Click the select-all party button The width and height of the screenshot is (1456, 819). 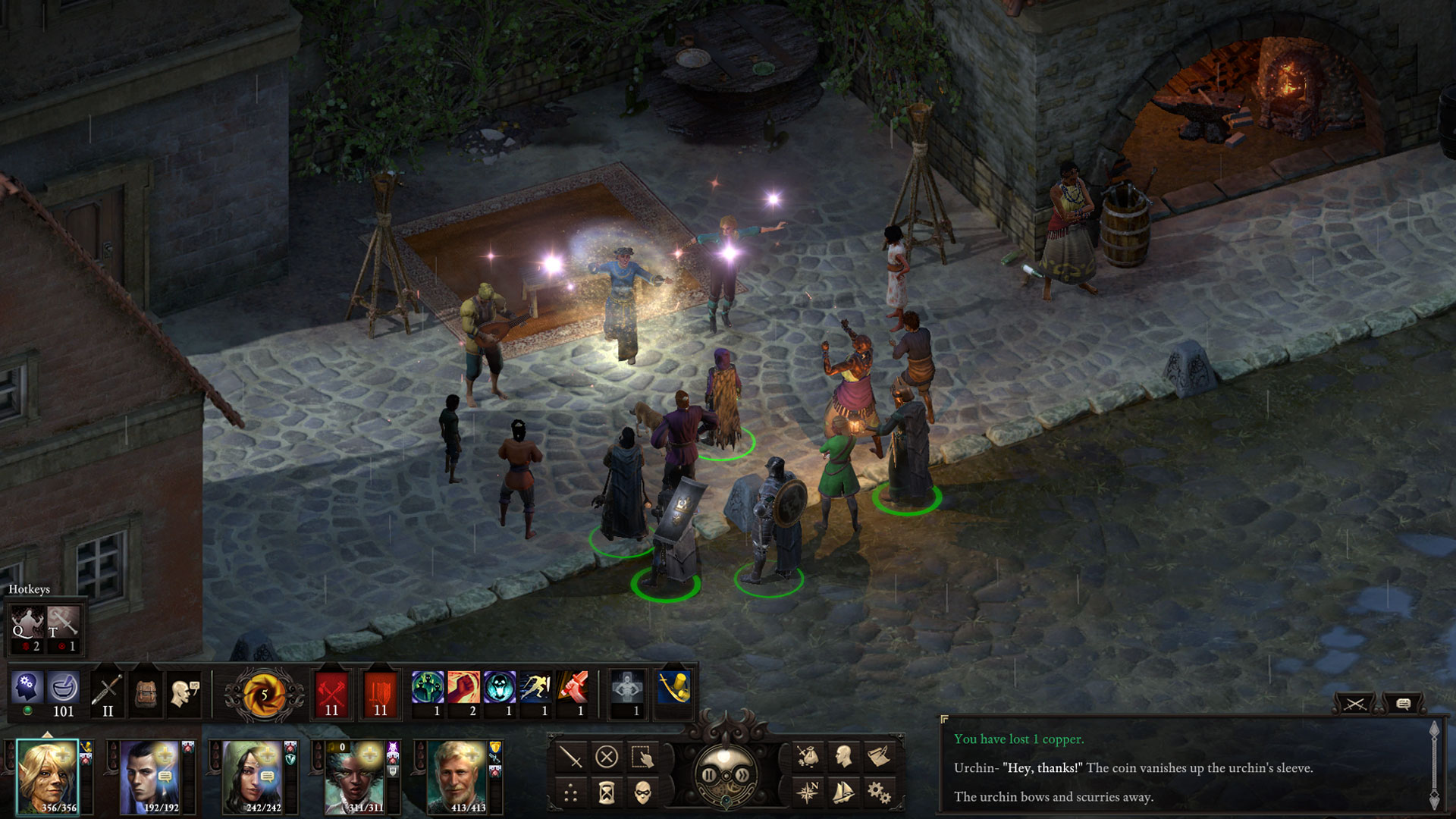pos(642,757)
